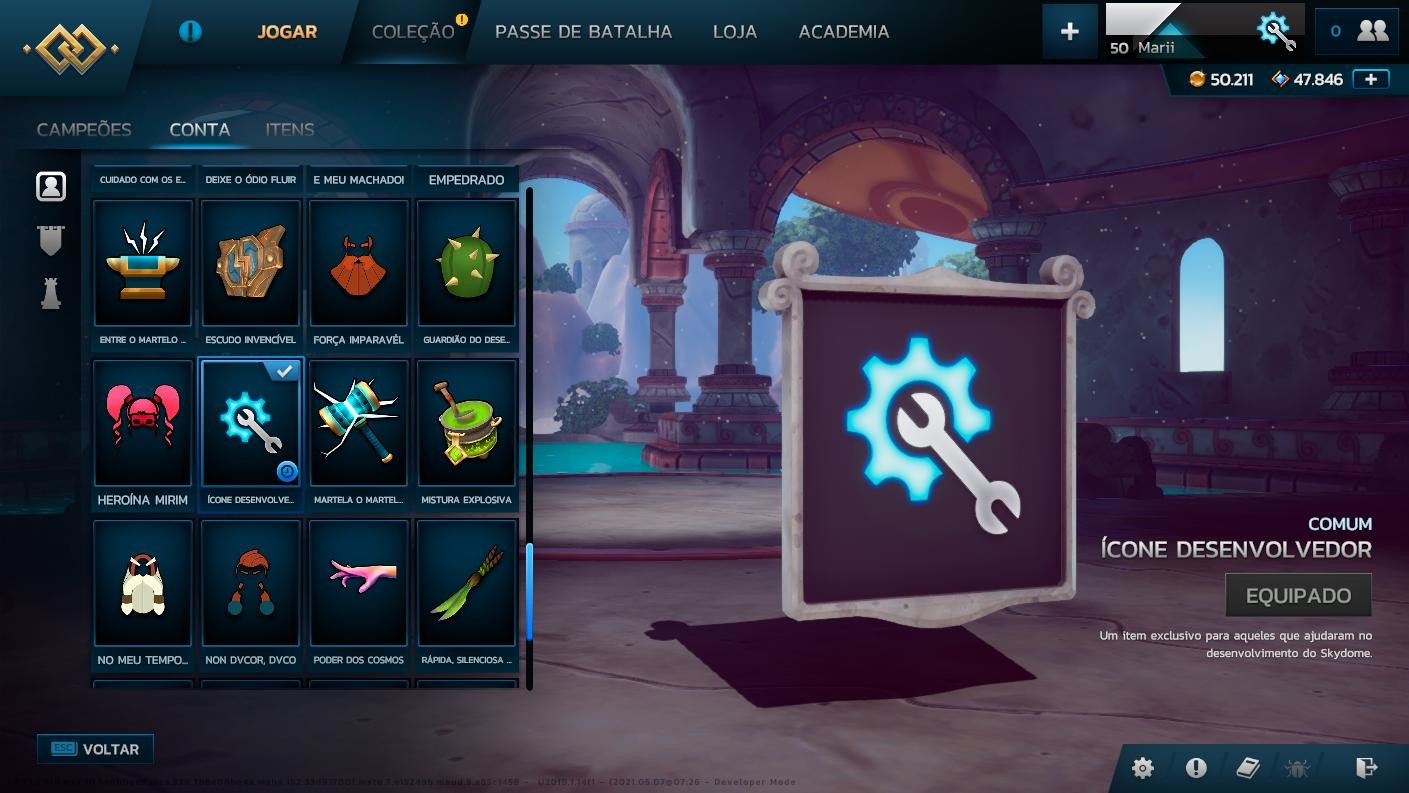Open the banner customization sidebar icon
The width and height of the screenshot is (1409, 793).
[x=50, y=239]
